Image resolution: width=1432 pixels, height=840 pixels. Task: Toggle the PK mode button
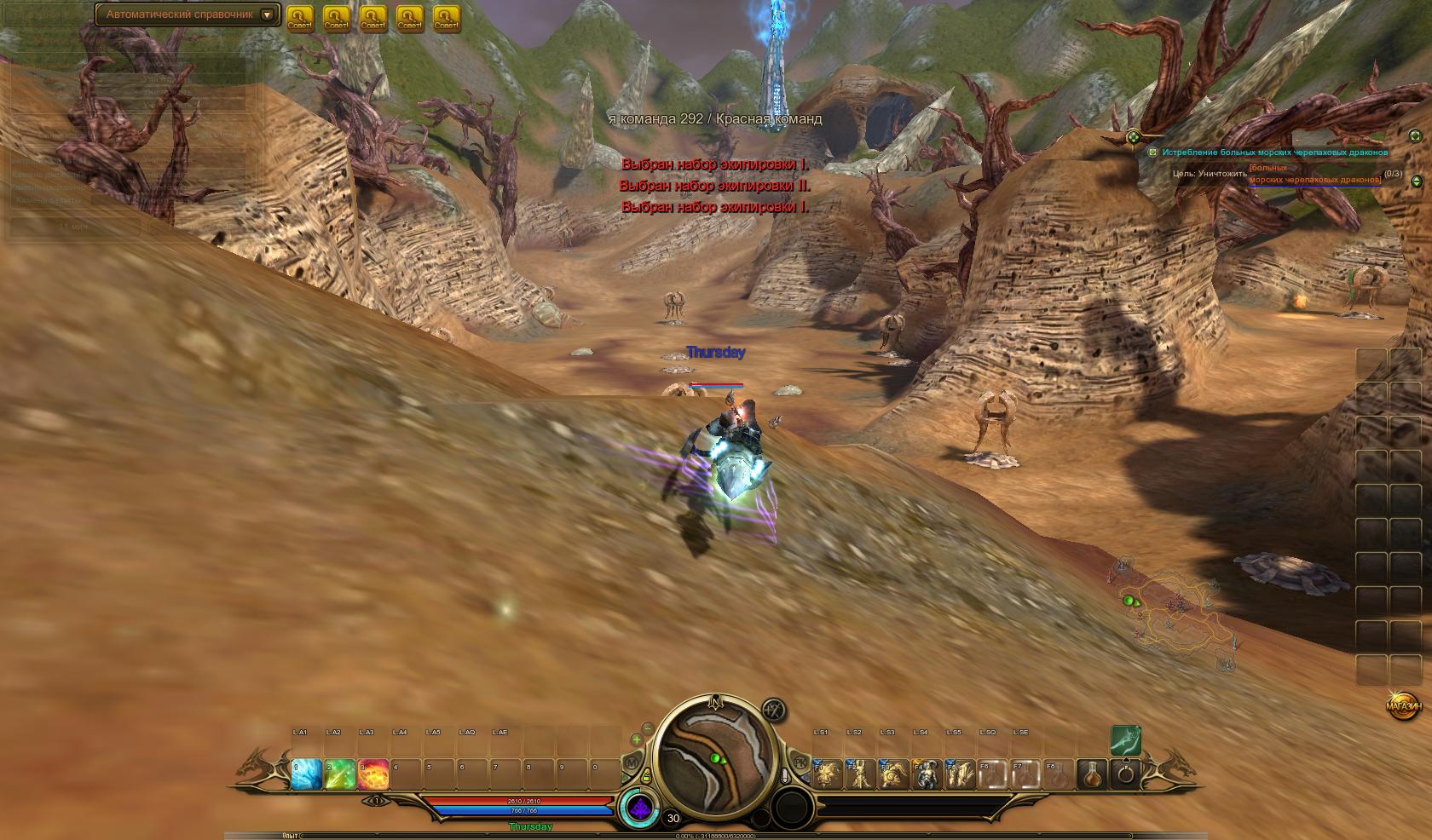[800, 761]
